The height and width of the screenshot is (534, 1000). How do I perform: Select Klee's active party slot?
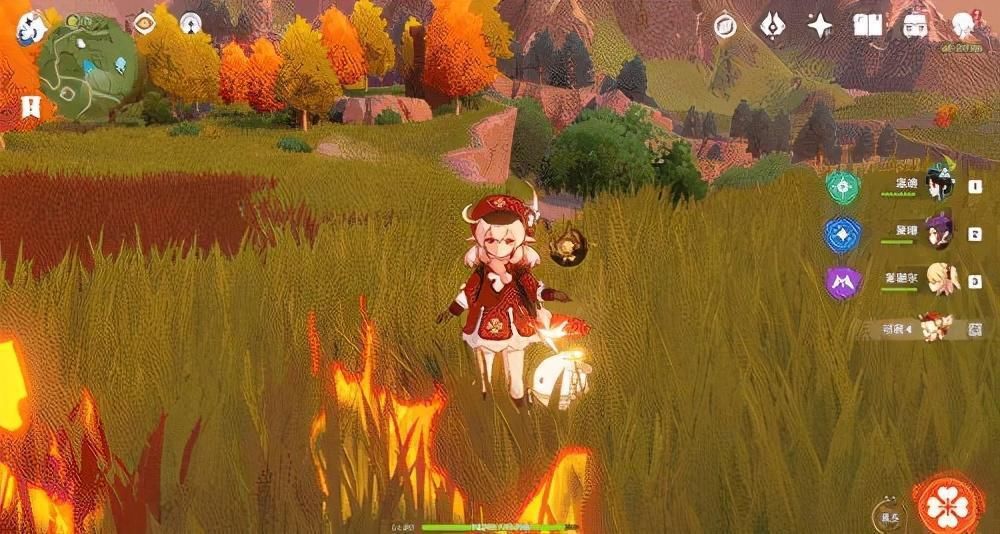click(935, 327)
